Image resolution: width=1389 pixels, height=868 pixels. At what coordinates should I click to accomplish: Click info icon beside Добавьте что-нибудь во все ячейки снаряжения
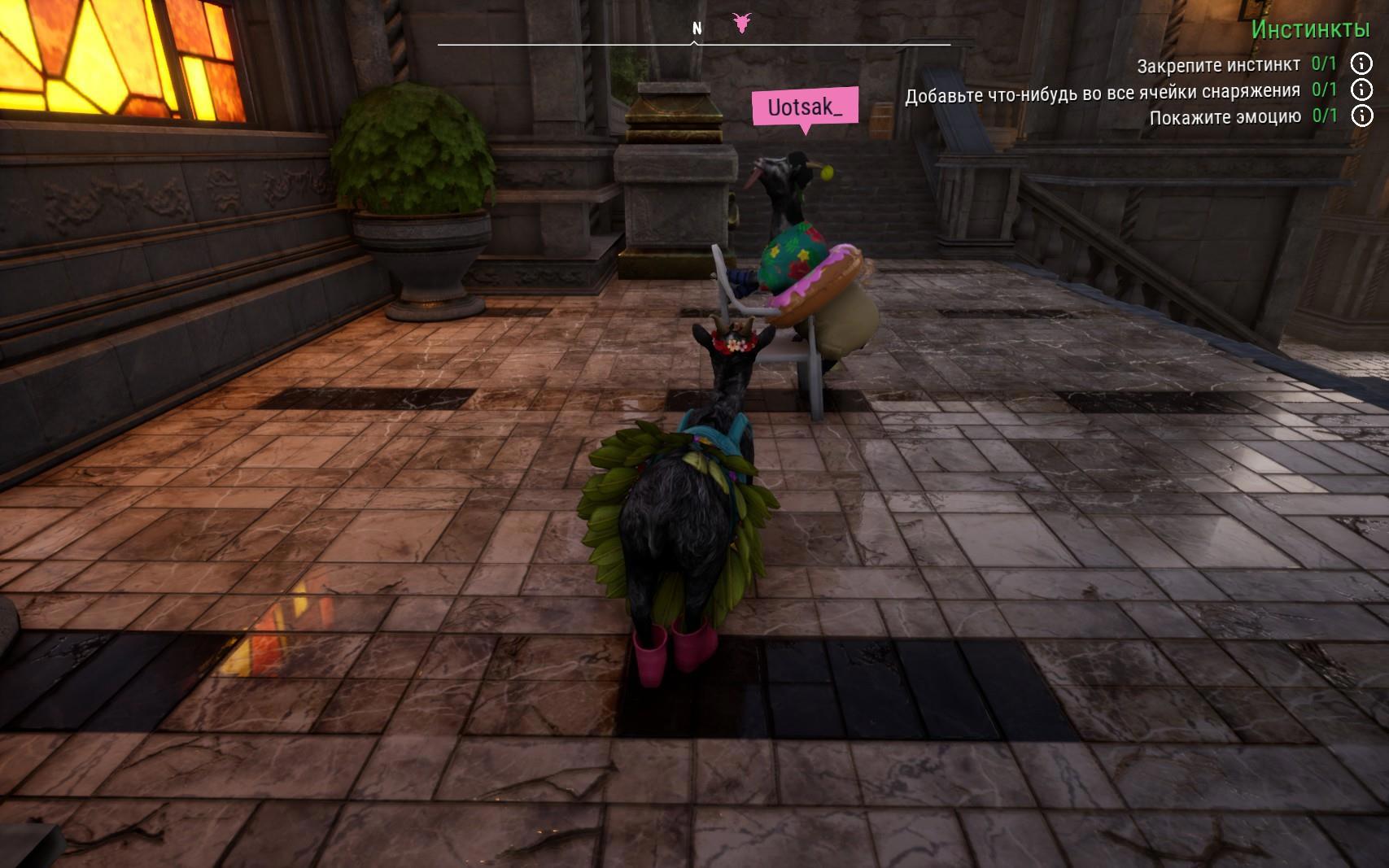click(1361, 89)
